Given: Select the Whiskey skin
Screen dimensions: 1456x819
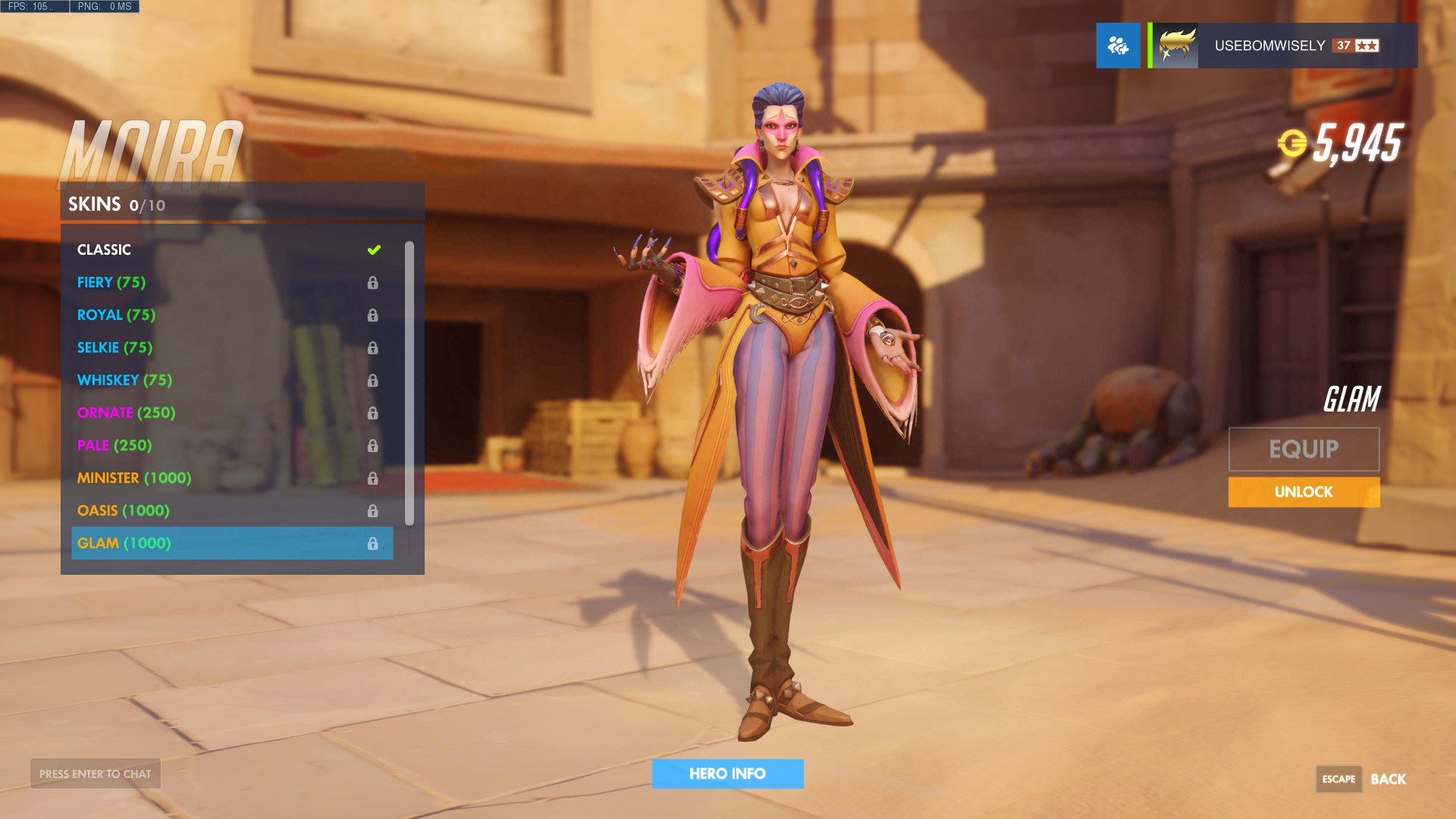Looking at the screenshot, I should coord(124,380).
